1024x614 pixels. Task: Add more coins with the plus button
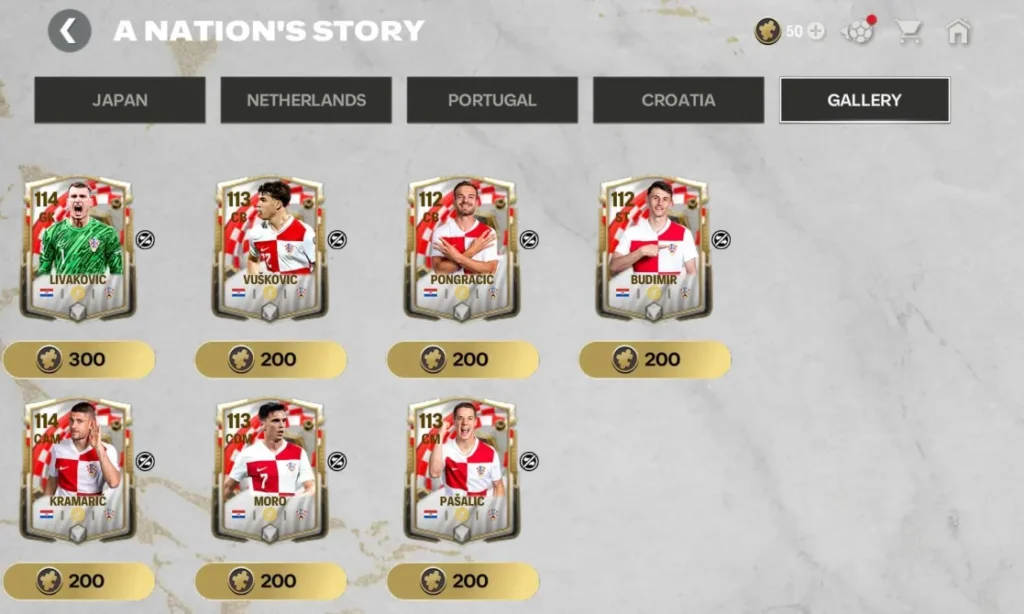(816, 31)
